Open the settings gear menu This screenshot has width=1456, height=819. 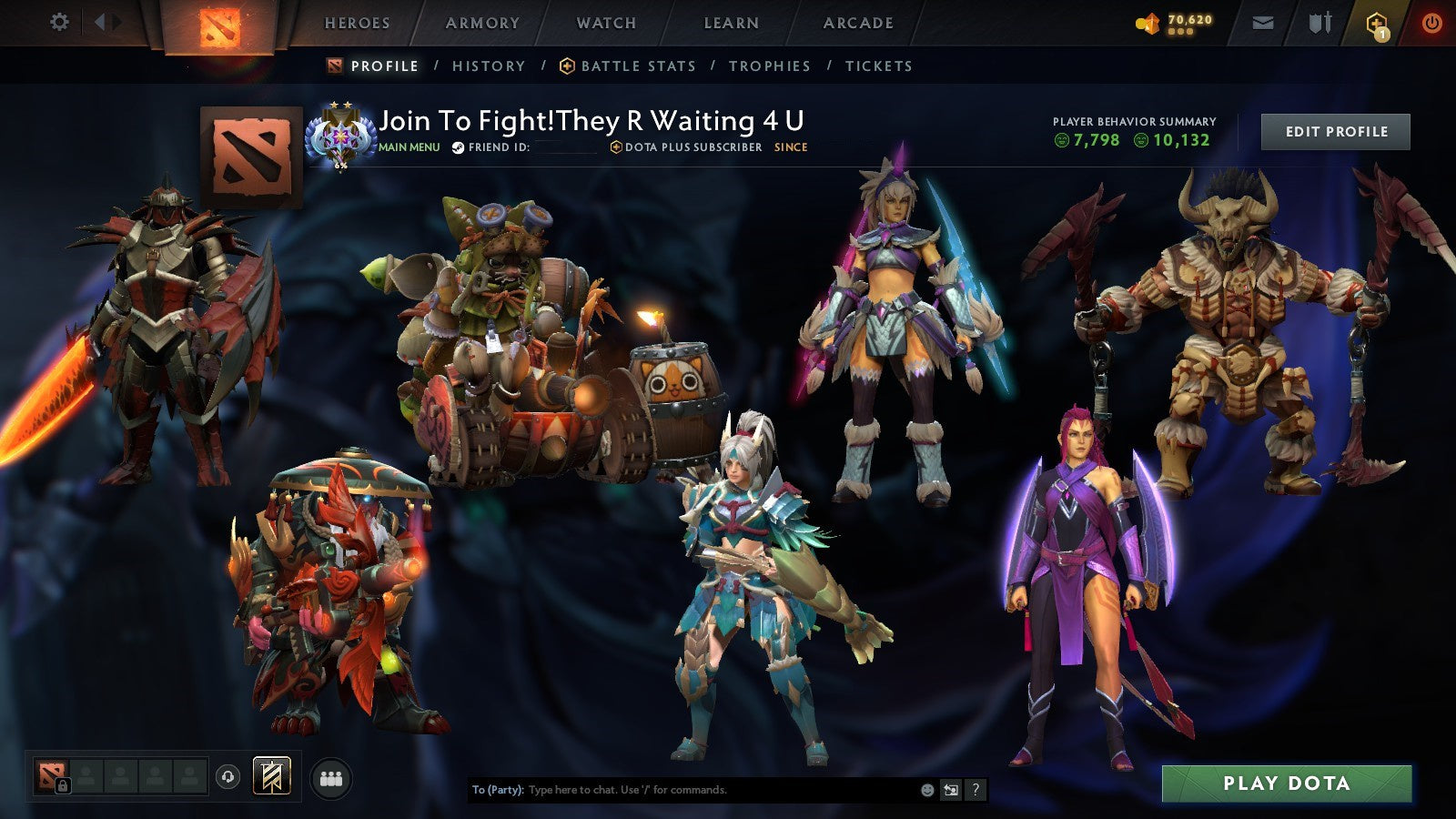click(x=60, y=20)
